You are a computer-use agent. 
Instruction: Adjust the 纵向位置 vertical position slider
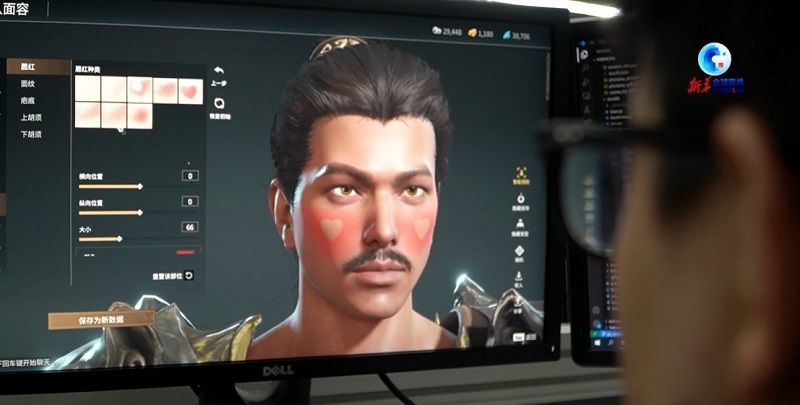139,212
